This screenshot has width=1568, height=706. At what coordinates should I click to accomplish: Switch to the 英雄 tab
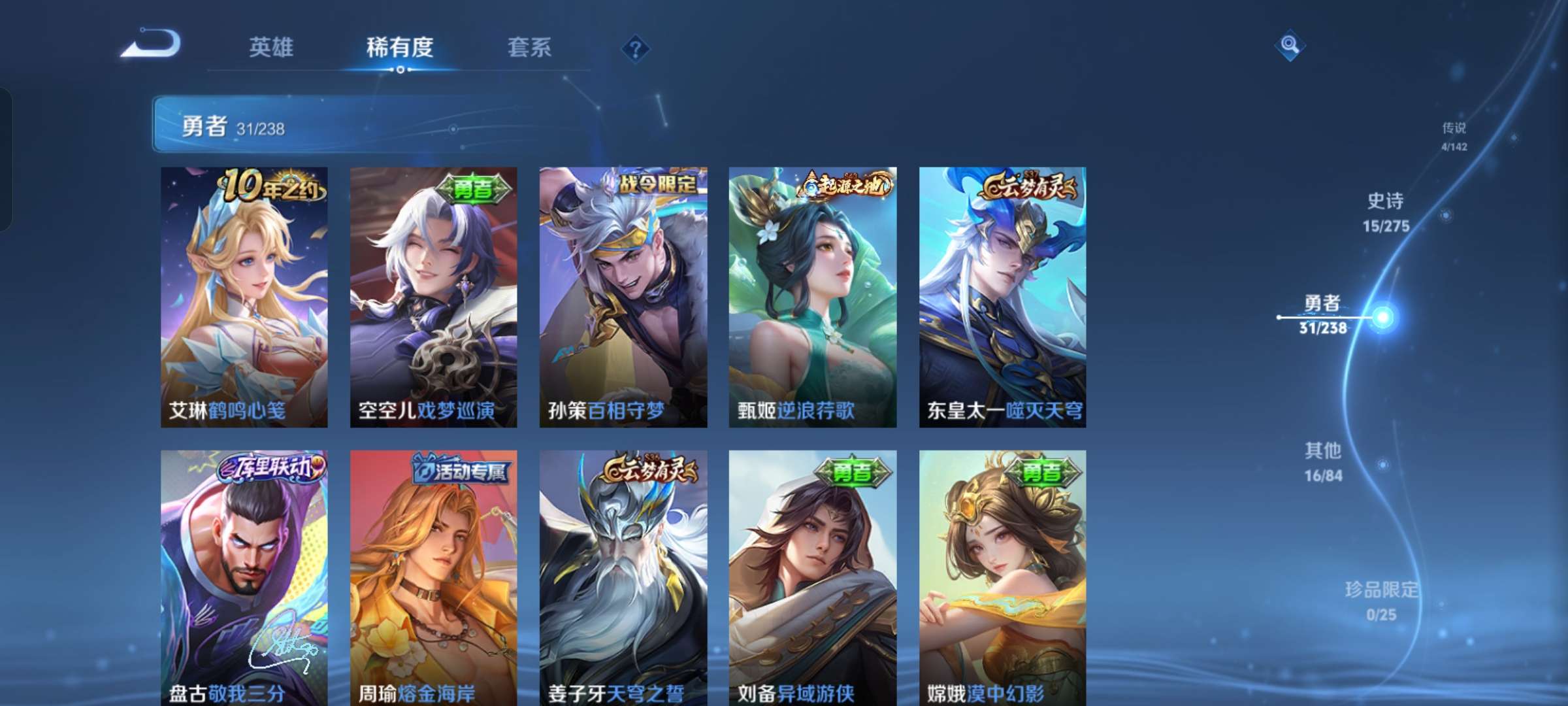click(272, 47)
